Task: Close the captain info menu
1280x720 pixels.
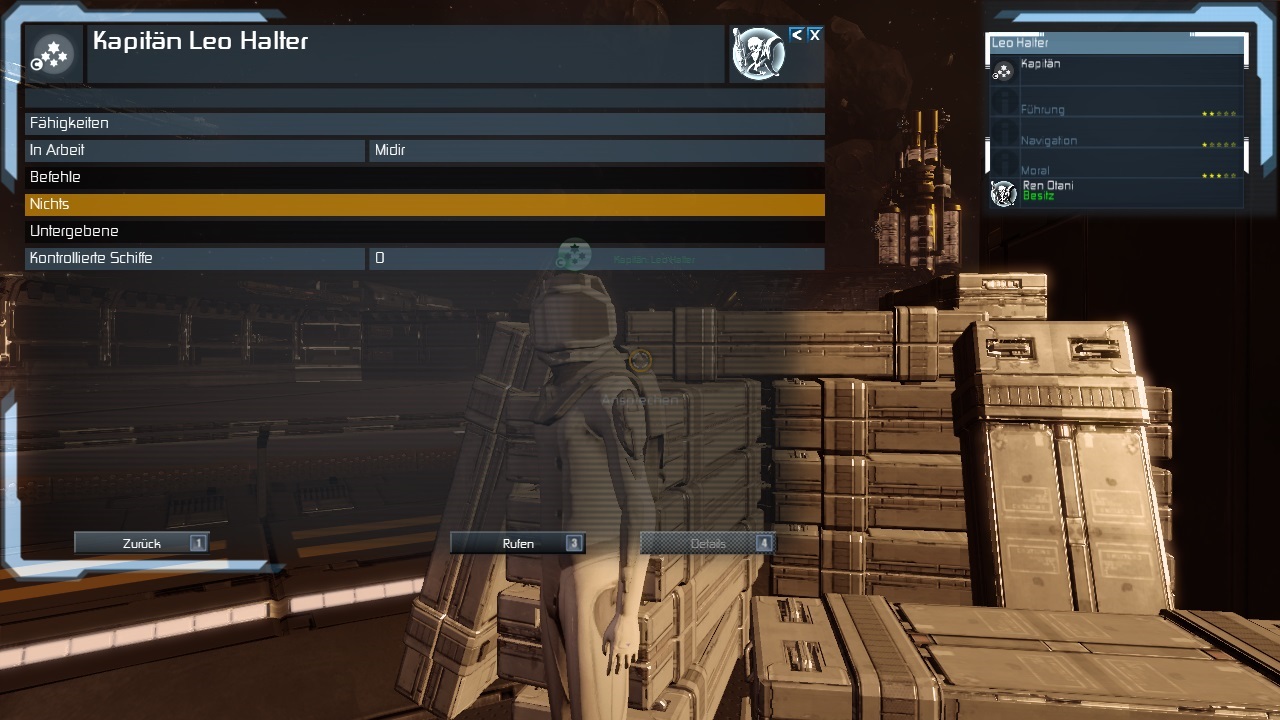Action: click(815, 35)
